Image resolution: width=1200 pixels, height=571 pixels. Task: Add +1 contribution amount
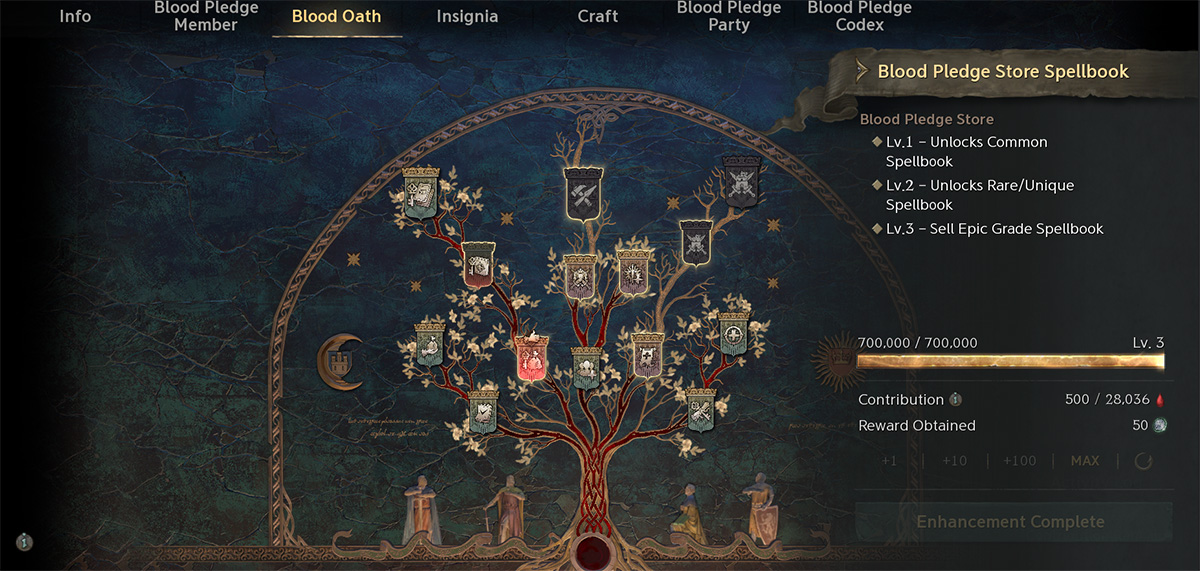[889, 461]
